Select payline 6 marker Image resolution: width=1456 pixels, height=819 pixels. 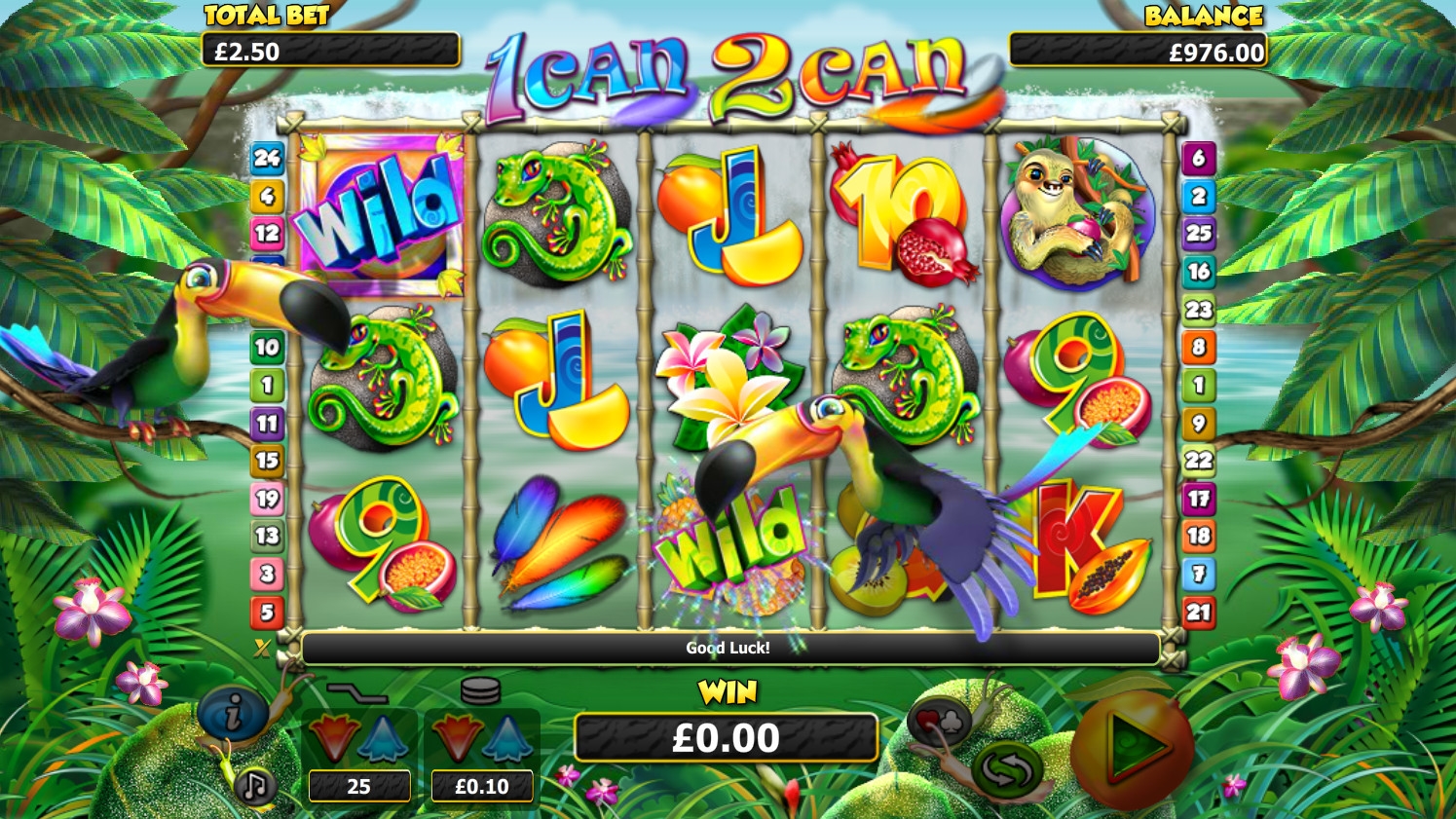(1198, 158)
